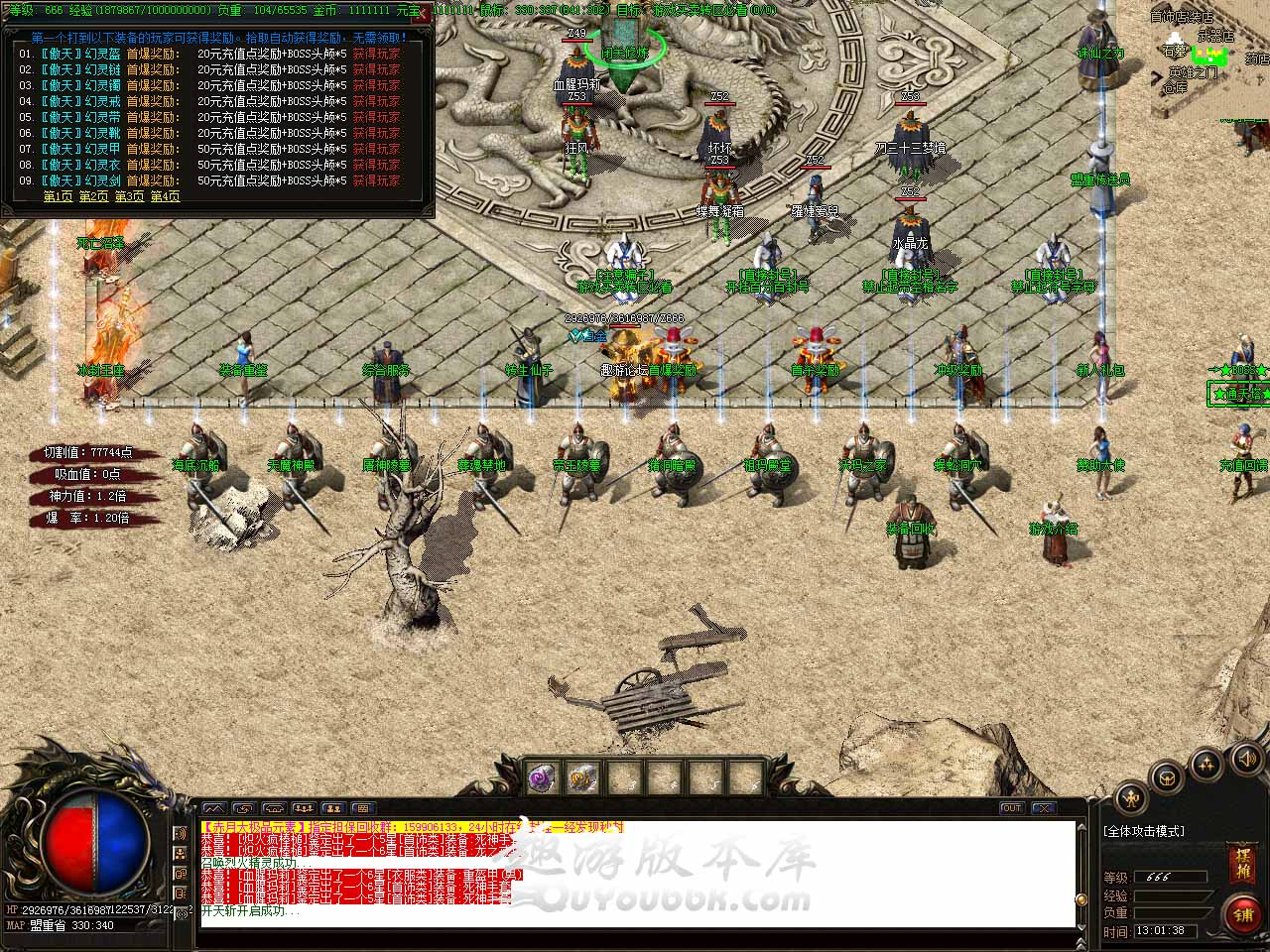The width and height of the screenshot is (1270, 952).
Task: Select the first chat channel tab with mountain icon
Action: [214, 808]
